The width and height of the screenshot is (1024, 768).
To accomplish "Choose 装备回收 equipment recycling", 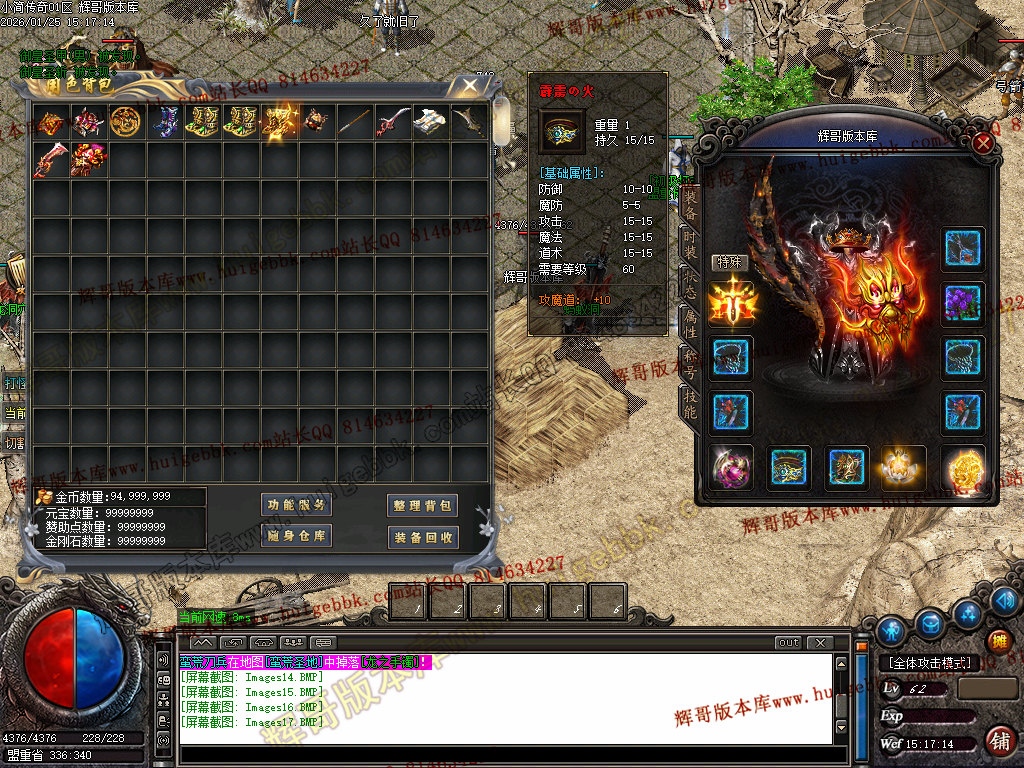I will tap(423, 537).
